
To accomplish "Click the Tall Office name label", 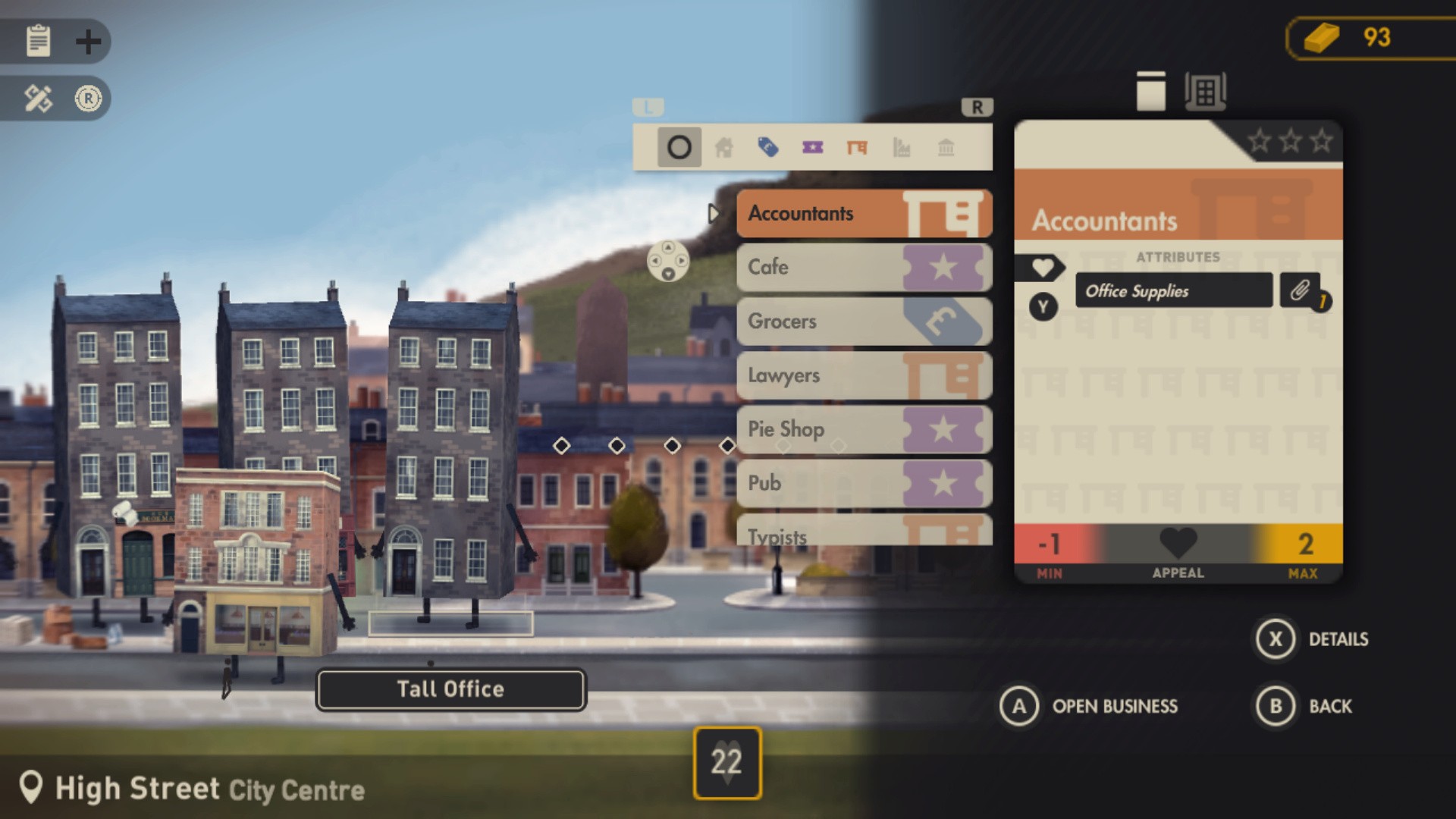I will 450,689.
